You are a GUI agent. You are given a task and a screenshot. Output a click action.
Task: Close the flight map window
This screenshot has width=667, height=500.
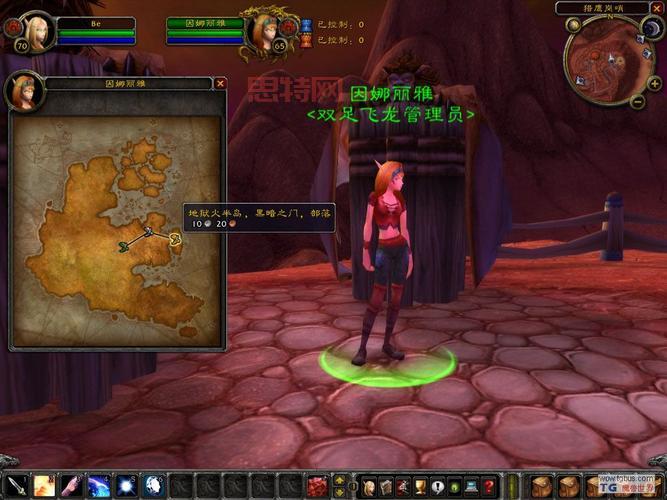click(220, 84)
